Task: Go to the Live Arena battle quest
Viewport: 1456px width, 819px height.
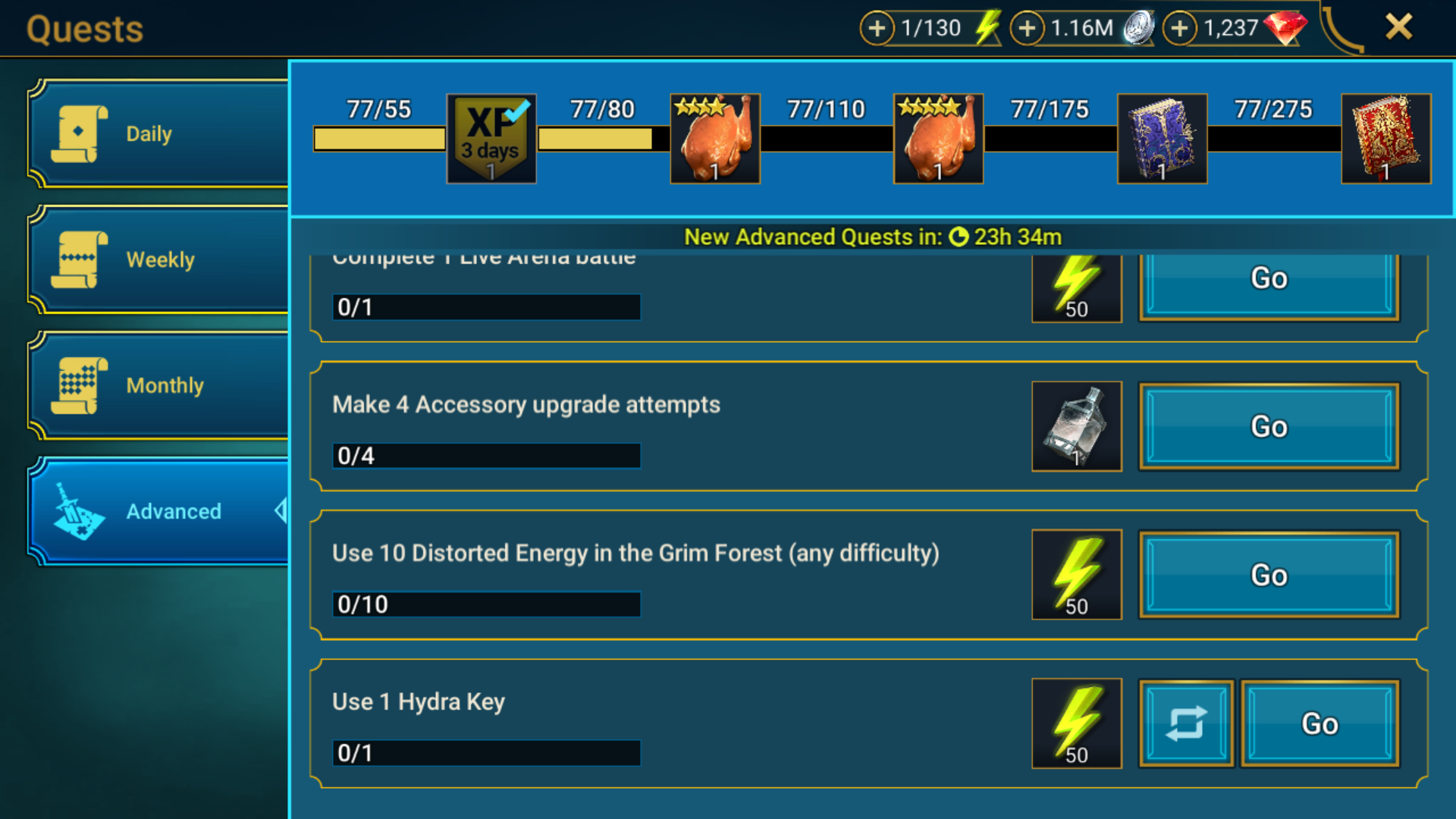Action: coord(1269,282)
